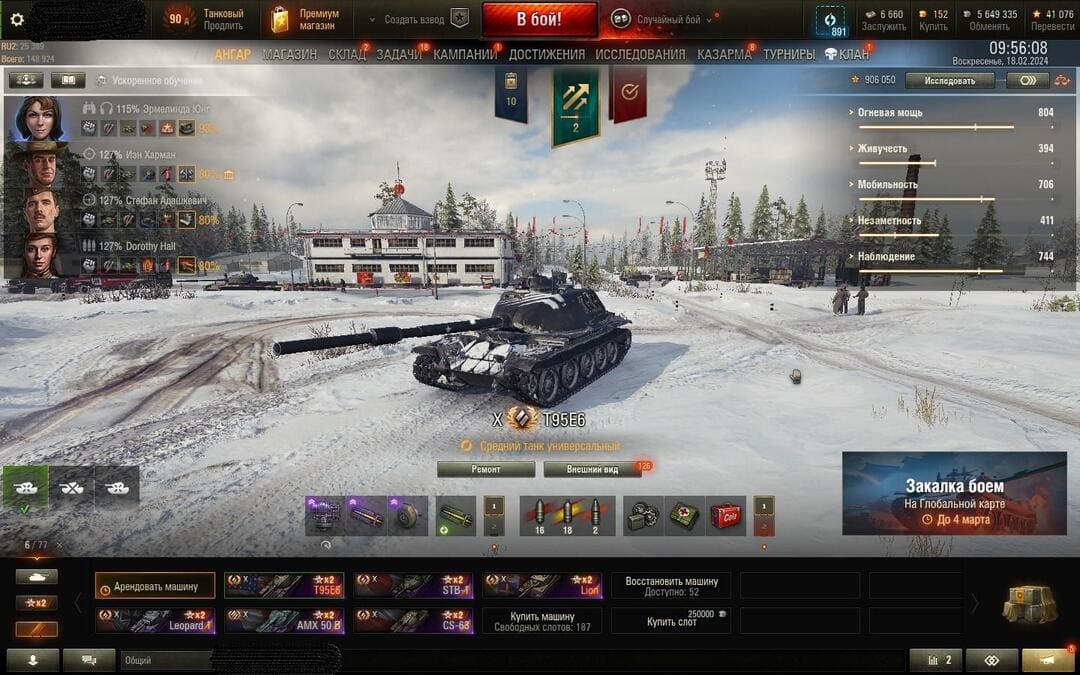This screenshot has height=675, width=1080.
Task: Click the Исследовать research button
Action: (949, 80)
